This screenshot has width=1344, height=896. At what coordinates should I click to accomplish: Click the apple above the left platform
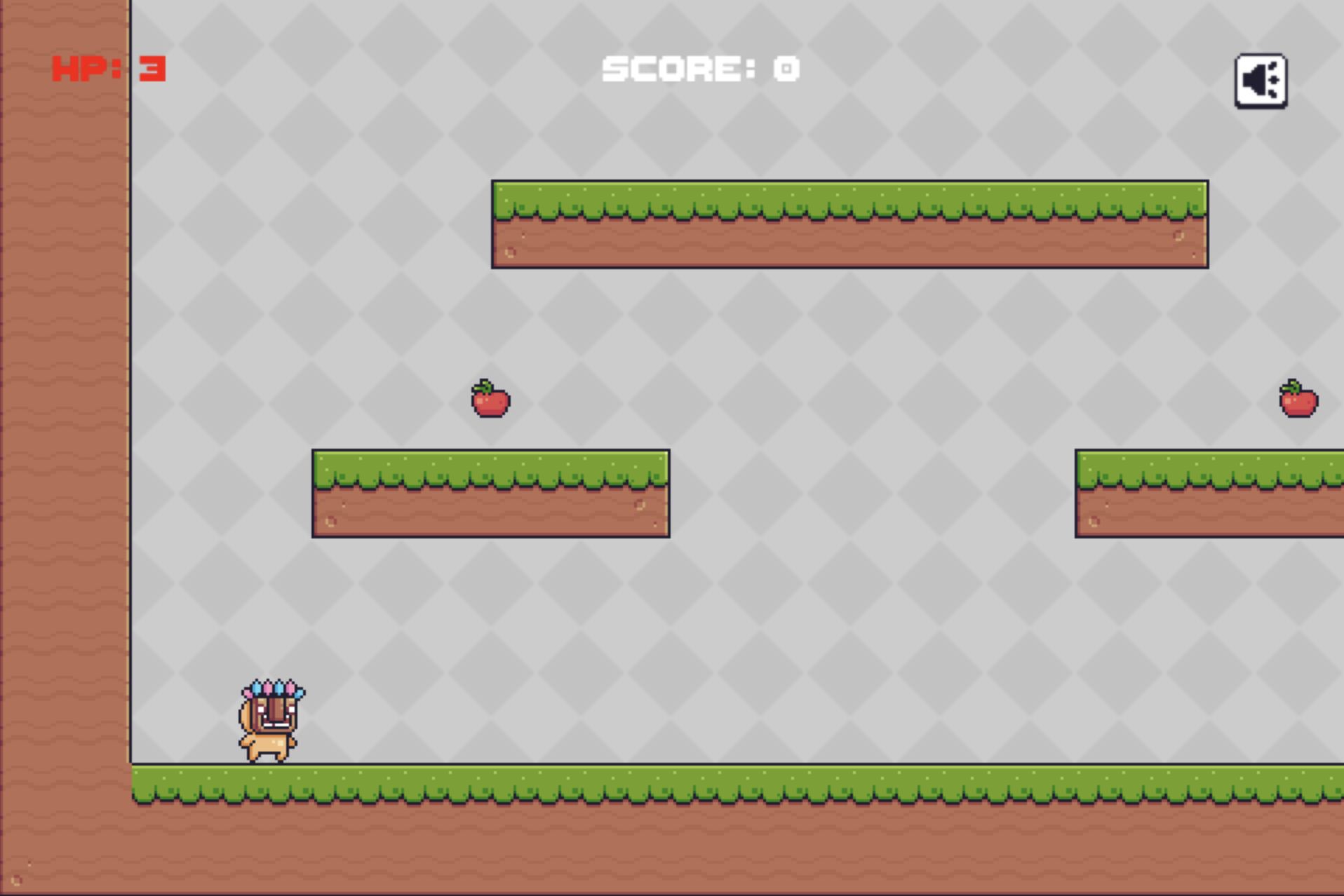pyautogui.click(x=490, y=400)
